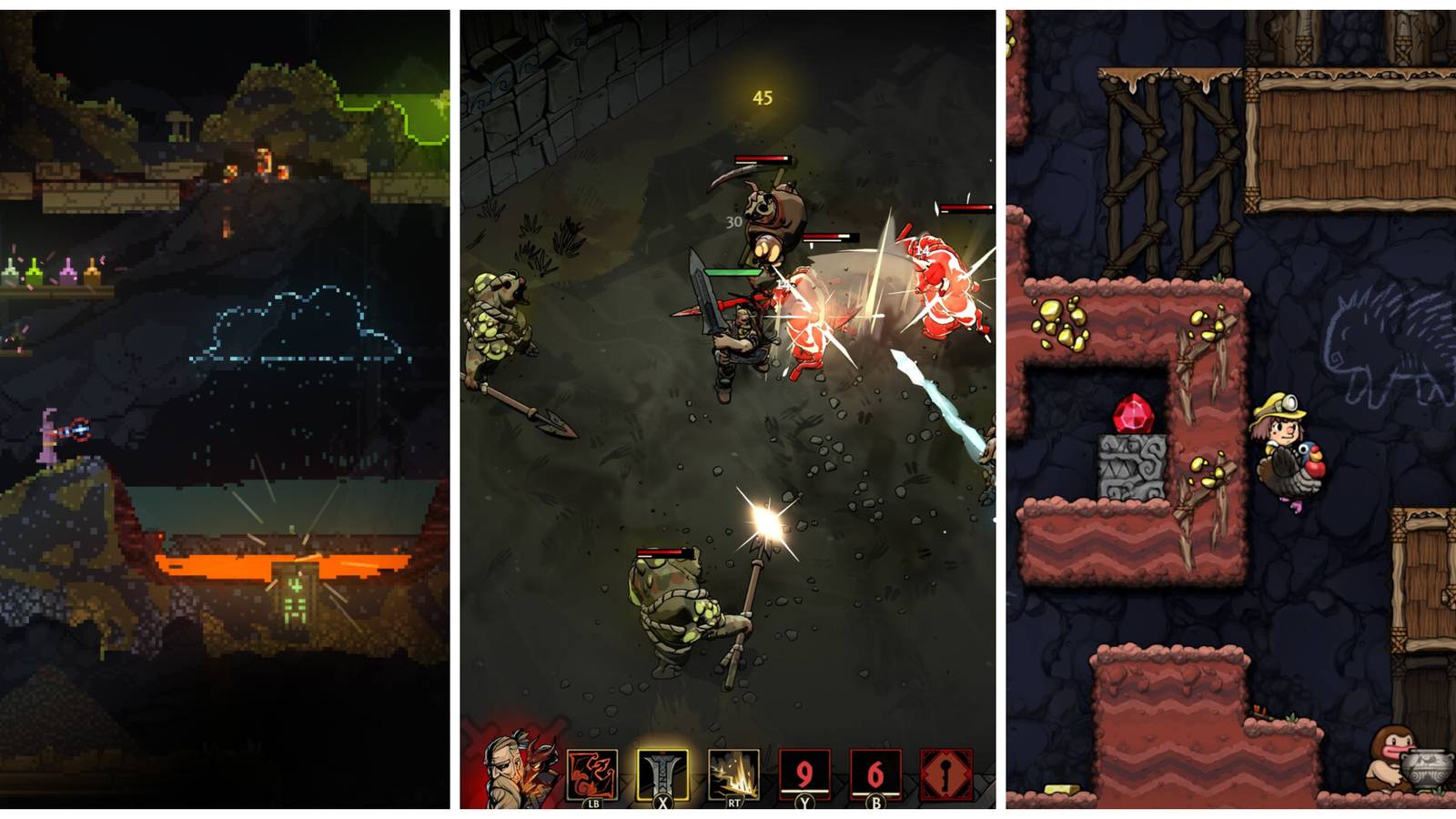Use the red potion showing 9 on Y

coord(806,770)
